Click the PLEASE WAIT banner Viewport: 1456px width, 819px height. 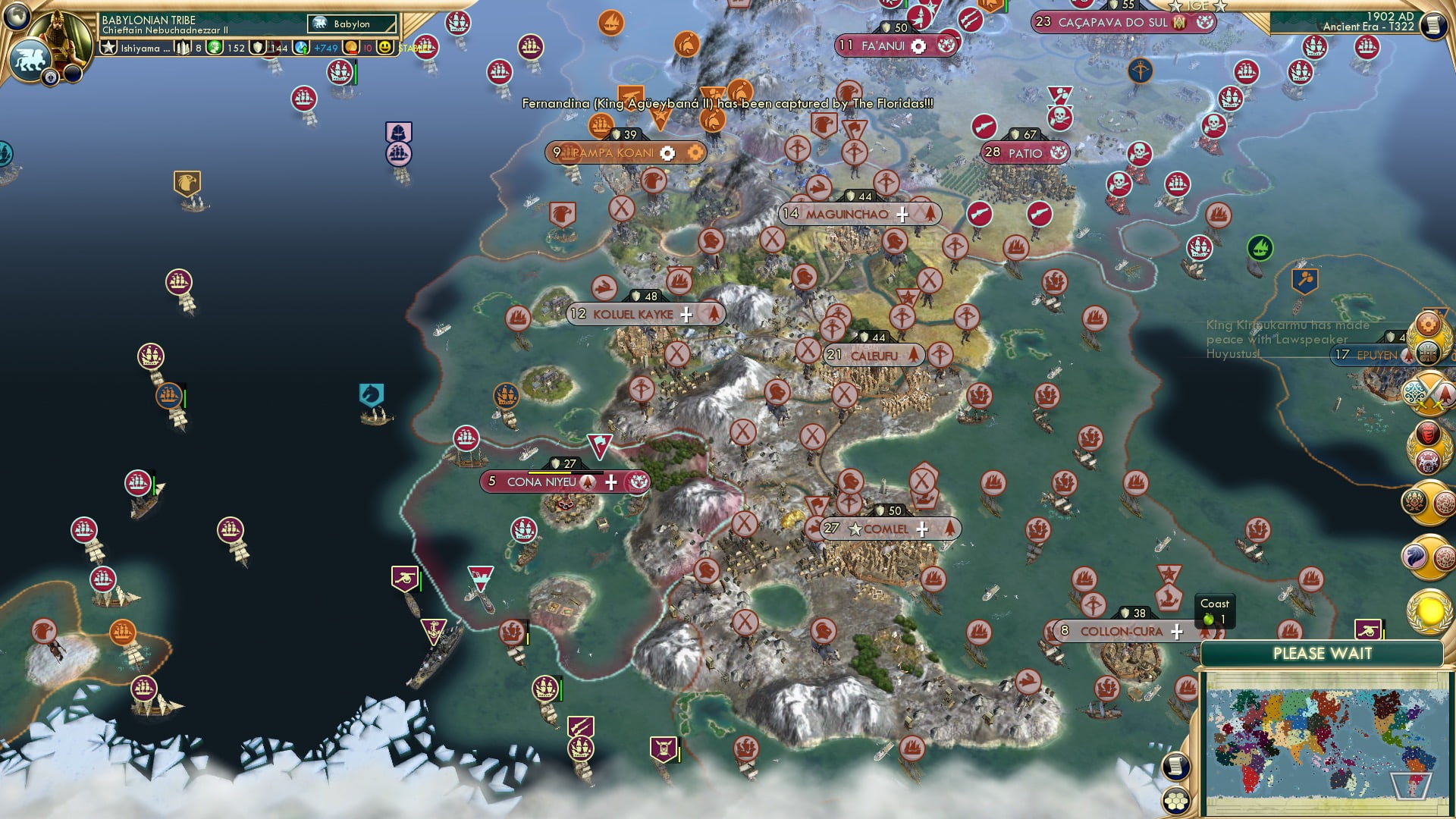tap(1323, 653)
